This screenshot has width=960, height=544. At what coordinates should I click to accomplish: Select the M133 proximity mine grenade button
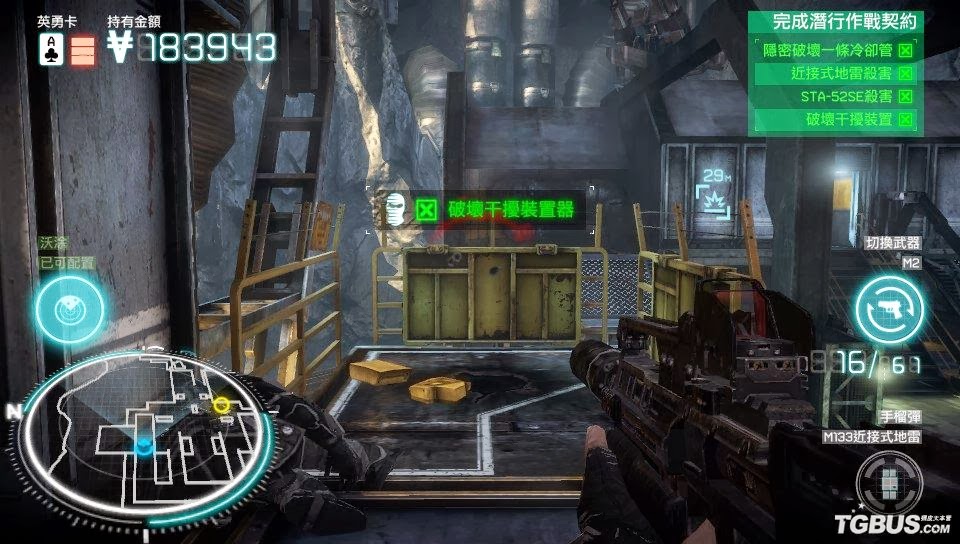[x=888, y=484]
